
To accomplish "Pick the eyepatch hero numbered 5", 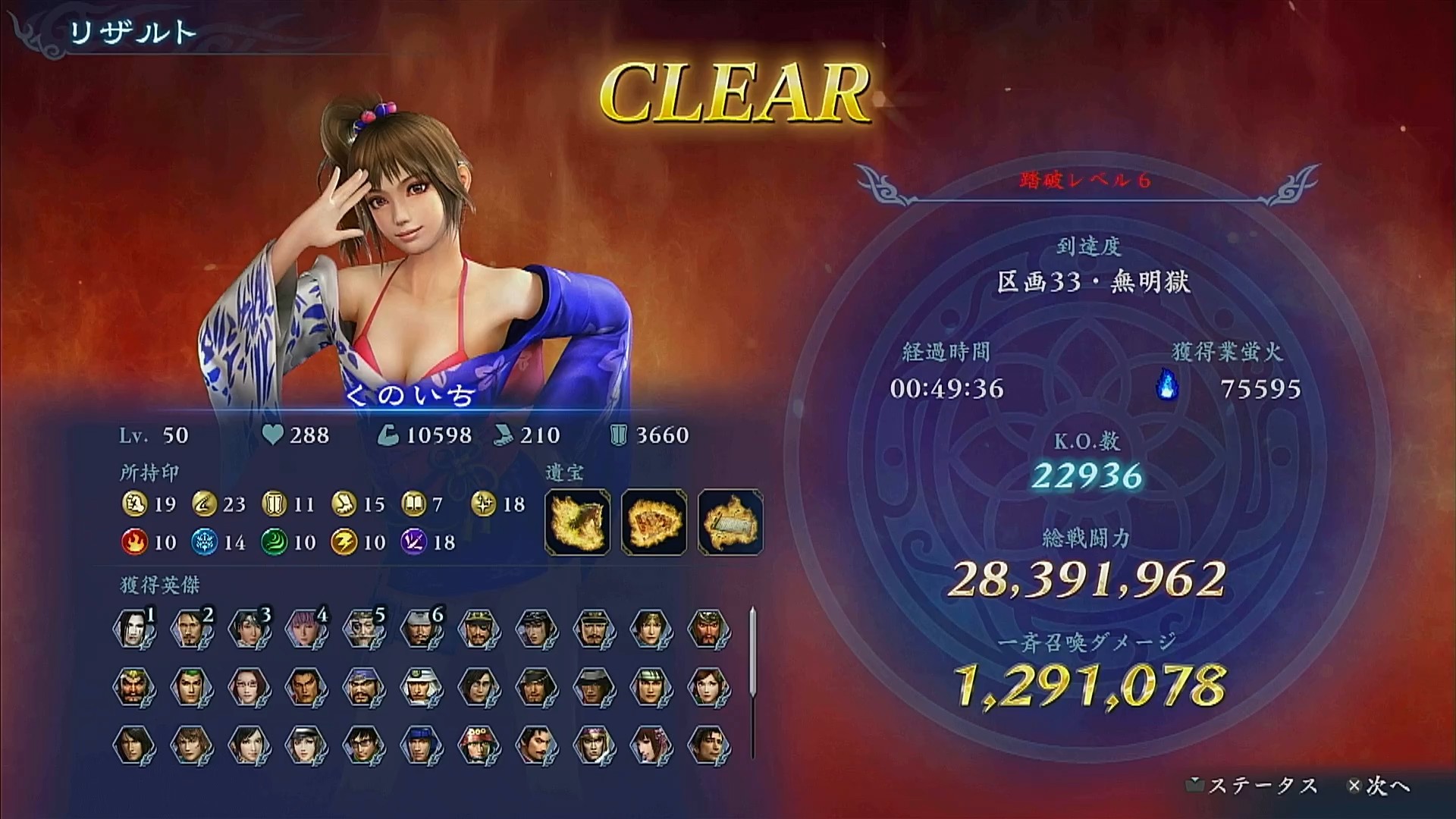I will coord(364,629).
